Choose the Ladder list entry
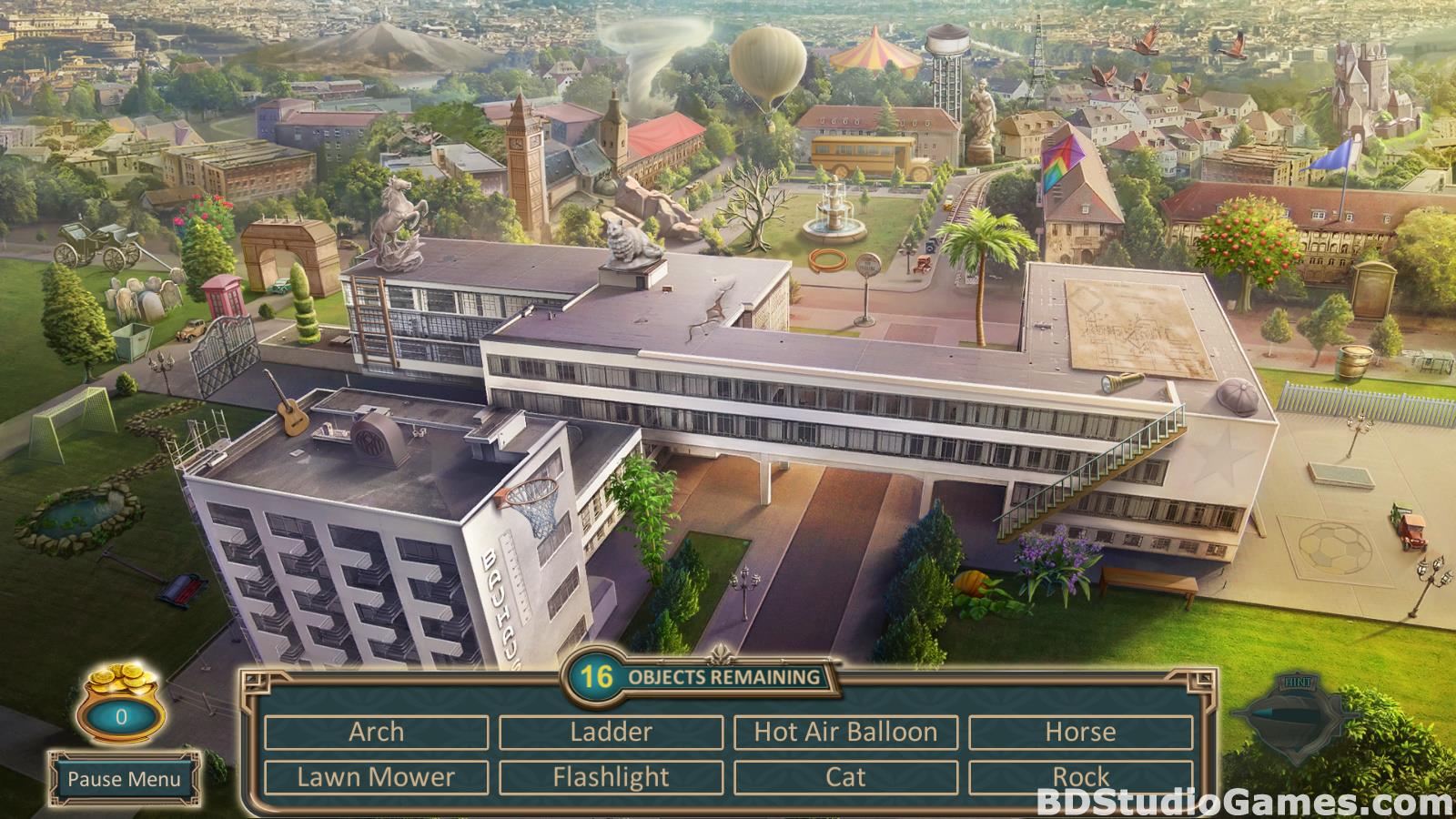The height and width of the screenshot is (819, 1456). [611, 732]
